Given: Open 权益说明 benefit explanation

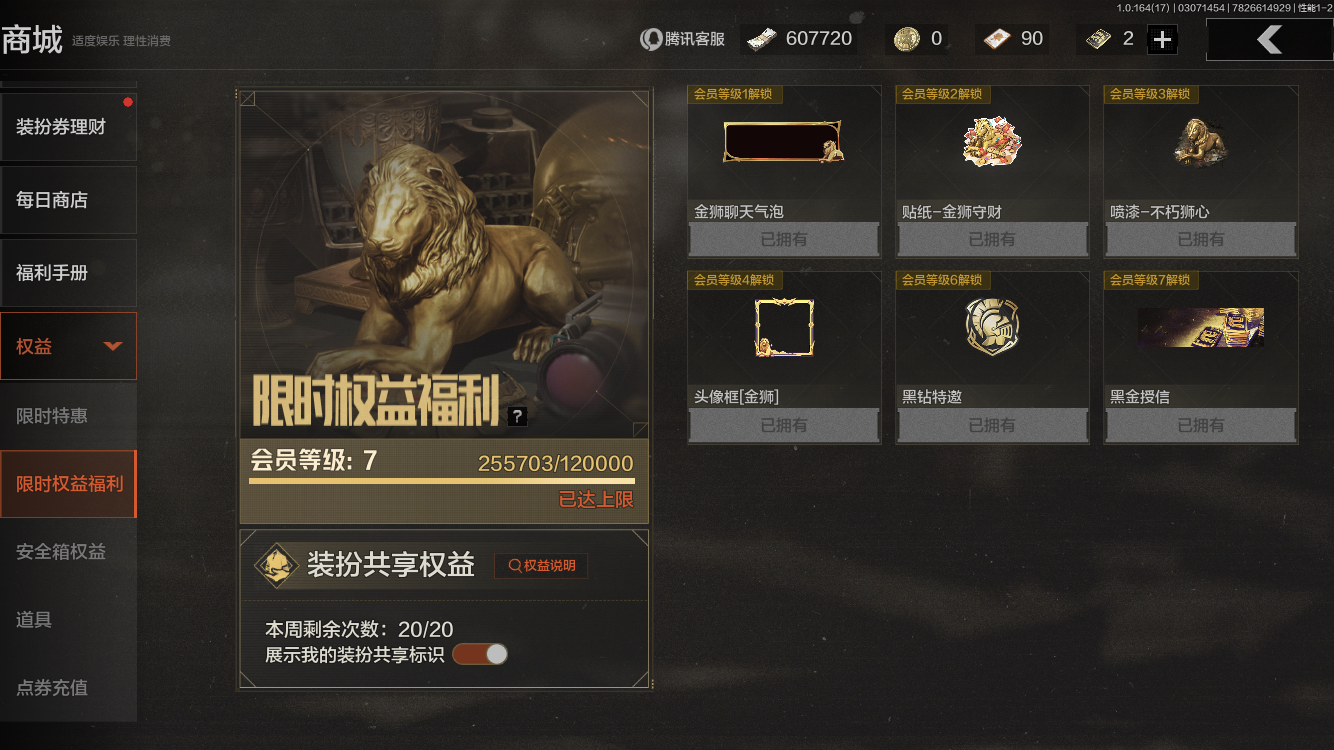Looking at the screenshot, I should (x=540, y=565).
